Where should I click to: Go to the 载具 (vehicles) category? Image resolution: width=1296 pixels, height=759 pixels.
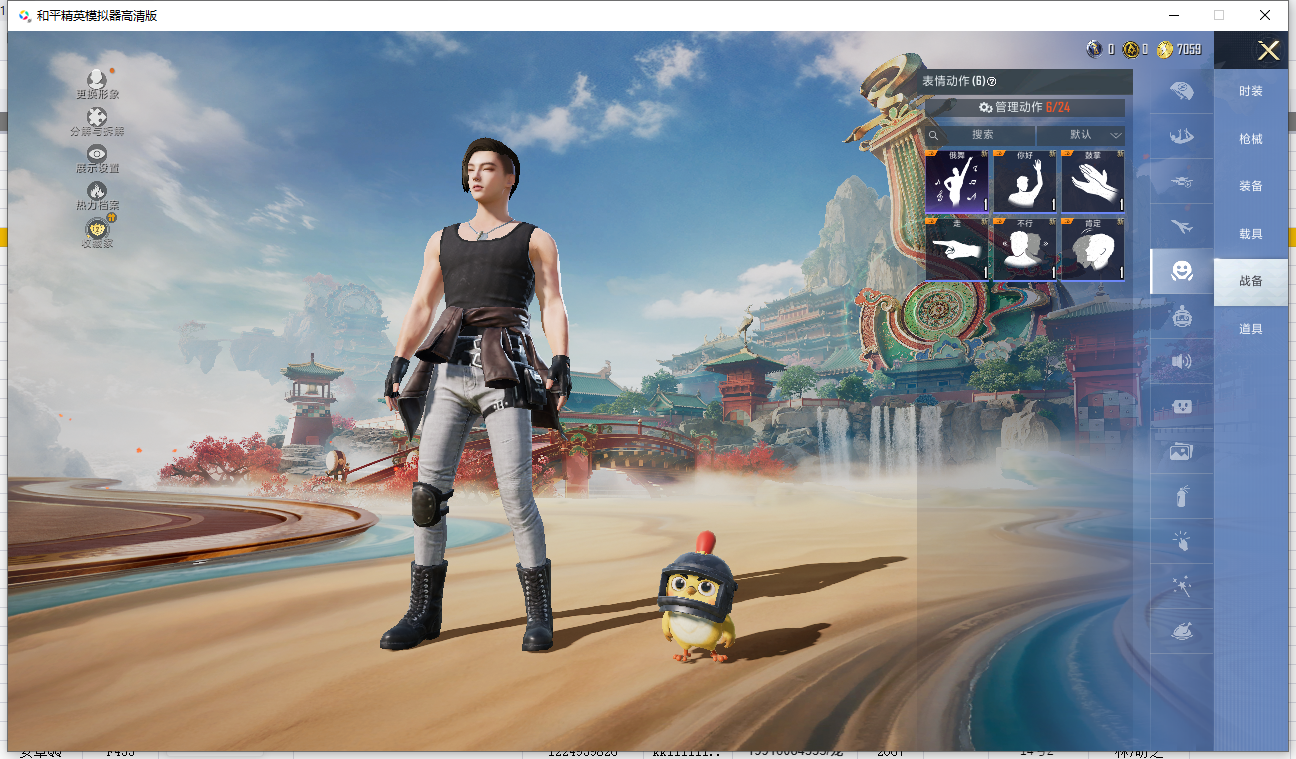(1250, 234)
